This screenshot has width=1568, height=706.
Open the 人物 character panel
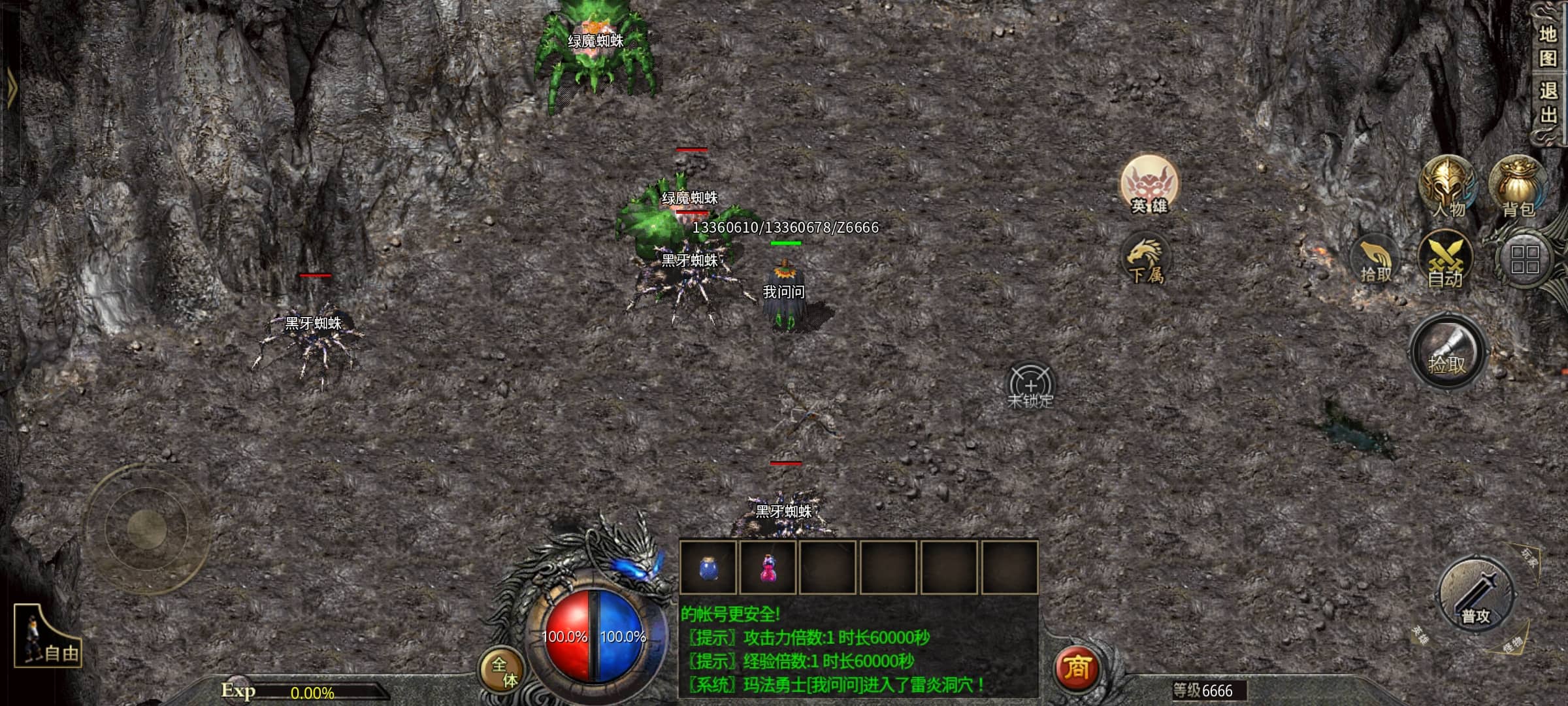pos(1447,187)
